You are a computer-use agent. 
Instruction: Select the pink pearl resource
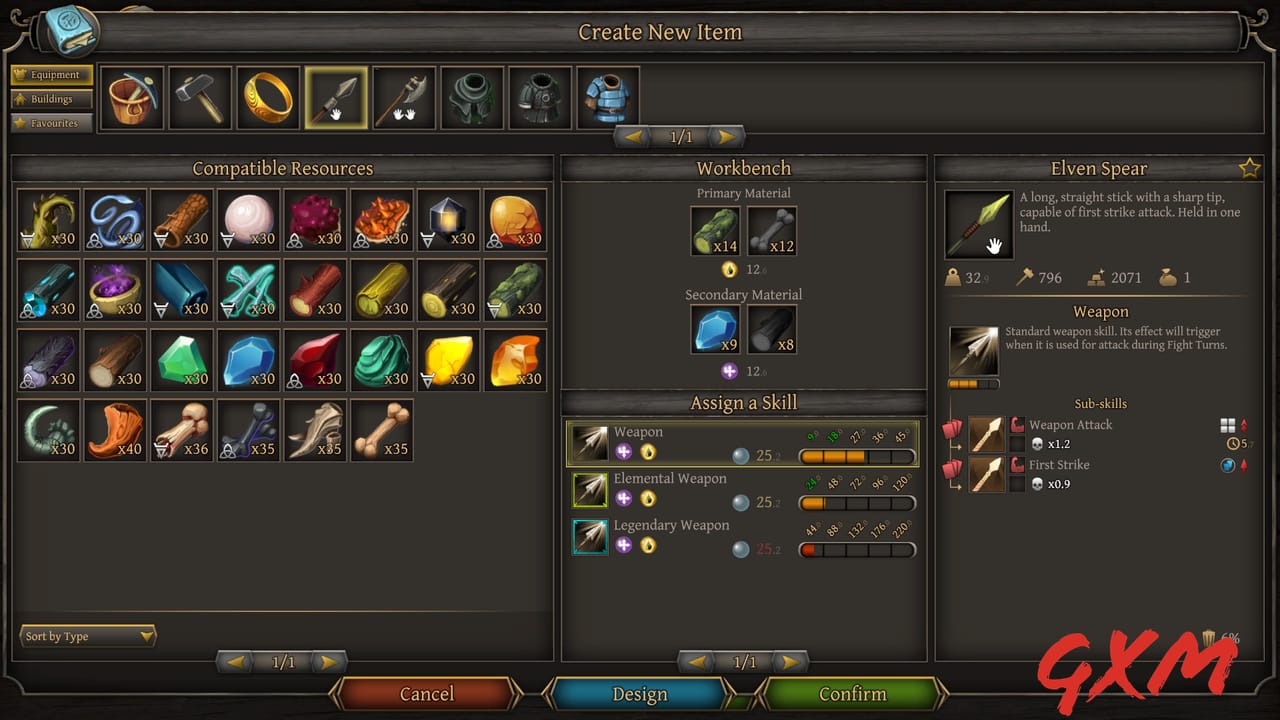pyautogui.click(x=249, y=220)
